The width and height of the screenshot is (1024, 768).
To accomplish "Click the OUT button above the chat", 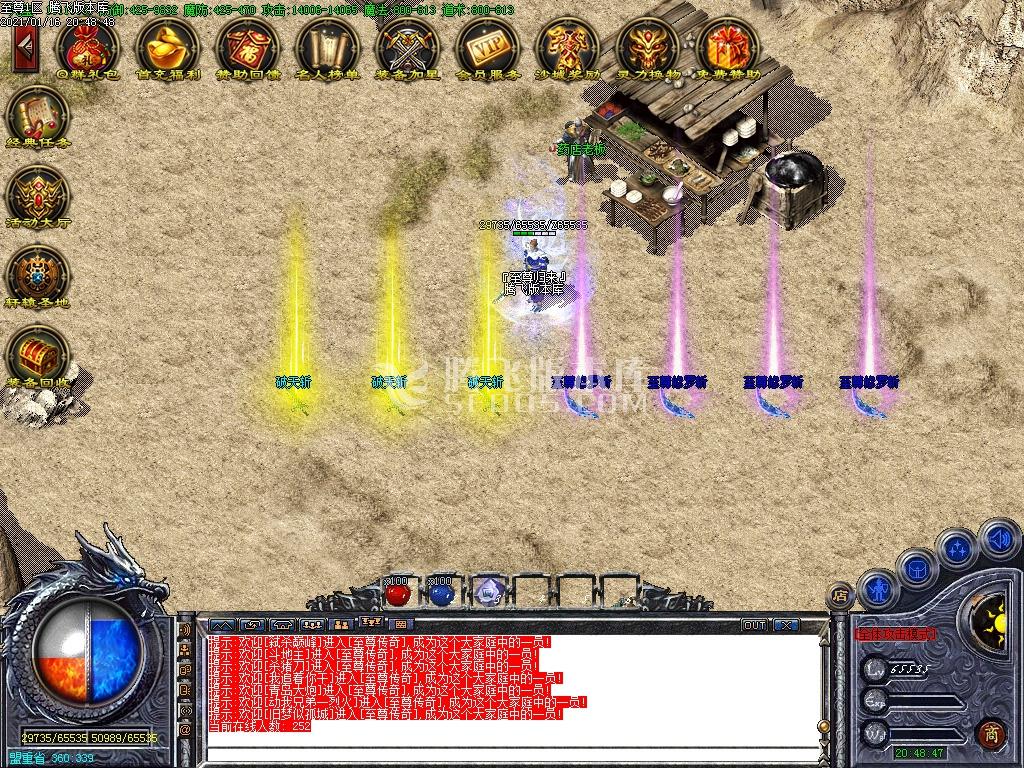I will [x=755, y=625].
